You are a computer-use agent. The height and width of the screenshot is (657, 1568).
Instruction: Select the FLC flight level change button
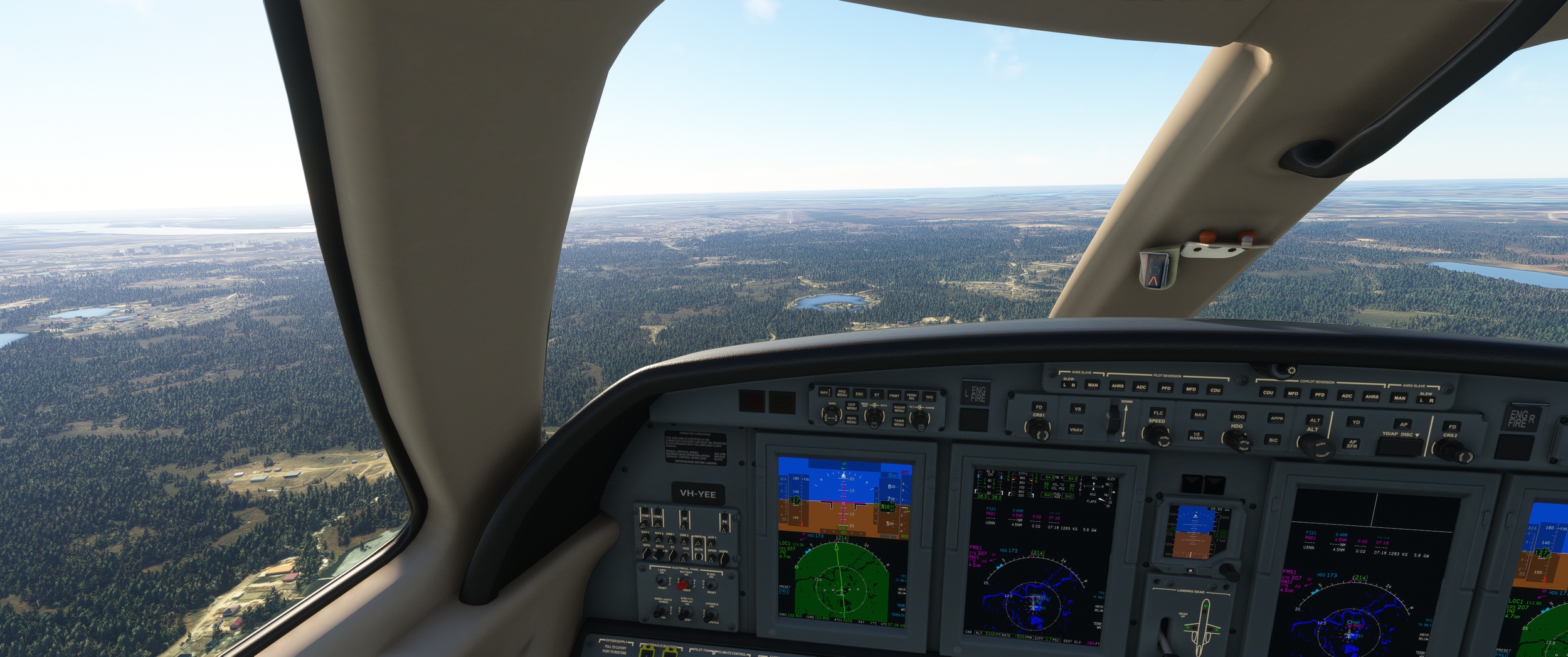(1158, 413)
